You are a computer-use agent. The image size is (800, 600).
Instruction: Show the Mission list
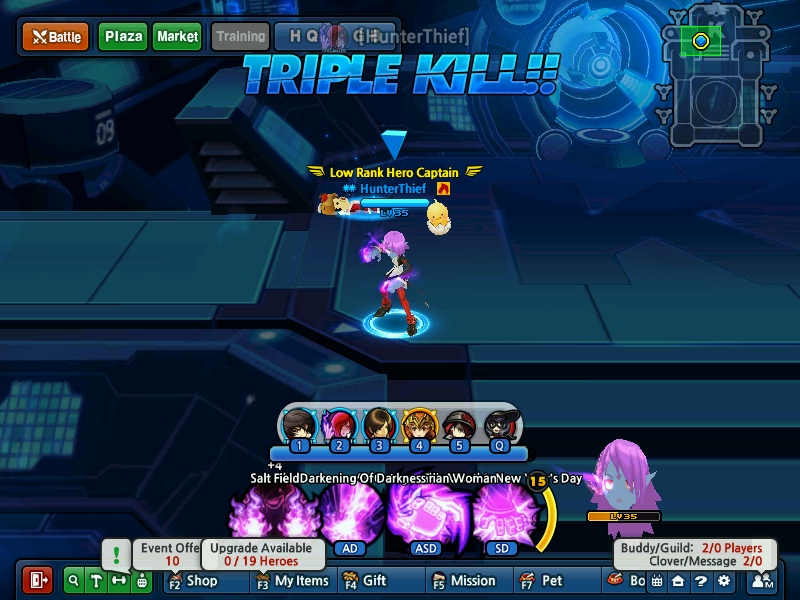click(x=463, y=580)
